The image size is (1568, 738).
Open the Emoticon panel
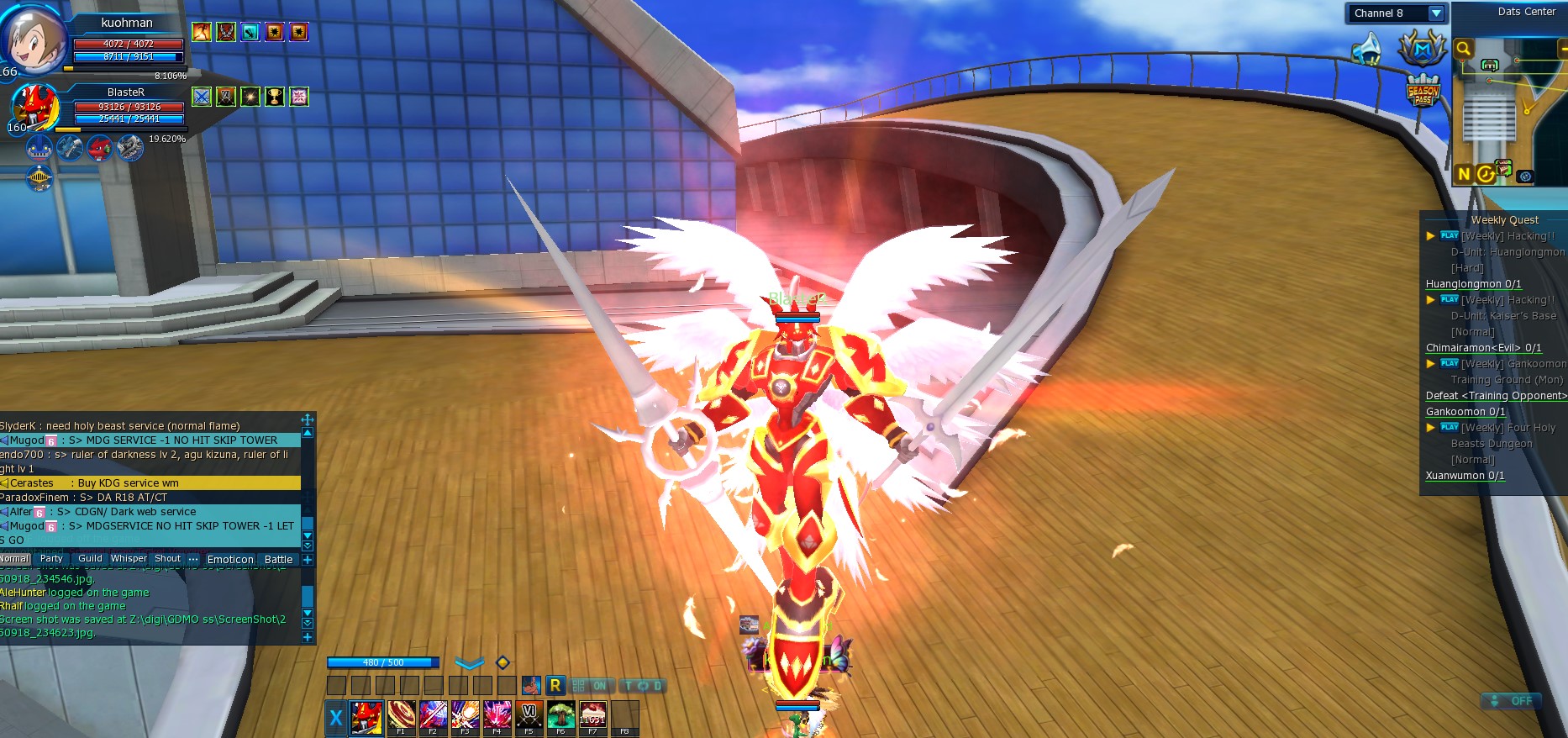point(230,560)
